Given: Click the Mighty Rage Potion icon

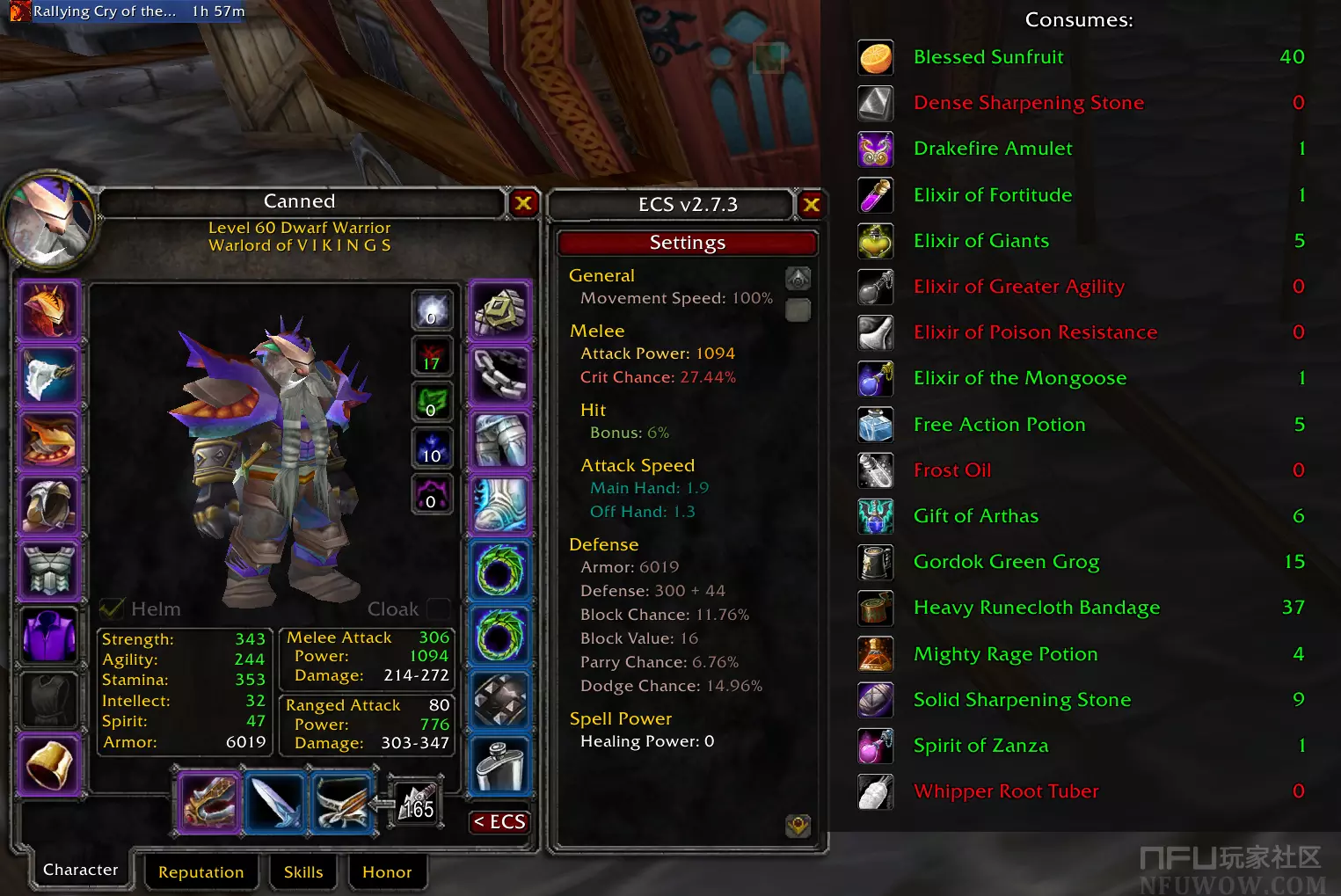Looking at the screenshot, I should coord(876,654).
